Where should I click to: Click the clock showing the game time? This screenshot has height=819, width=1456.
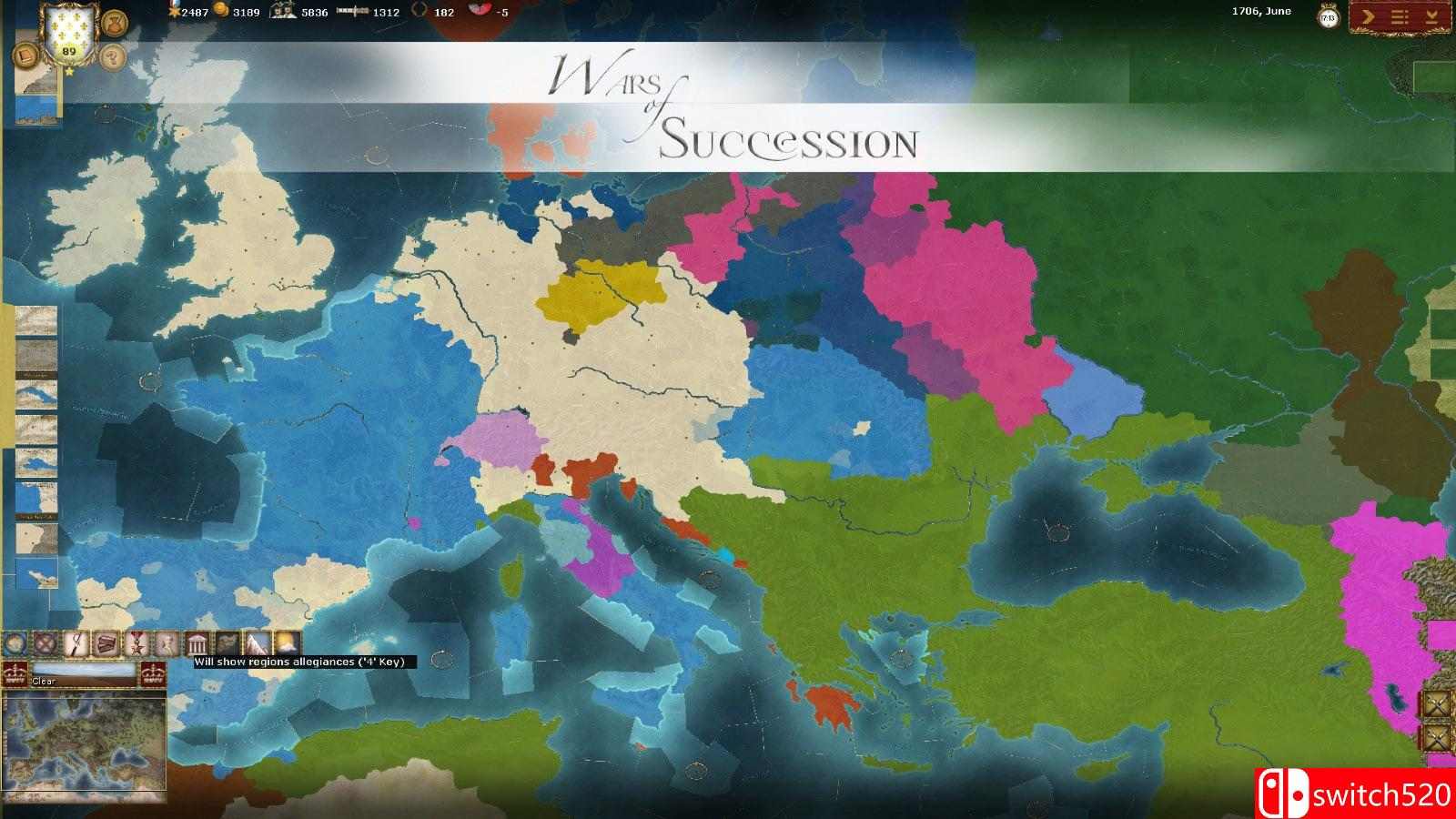coord(1328,16)
